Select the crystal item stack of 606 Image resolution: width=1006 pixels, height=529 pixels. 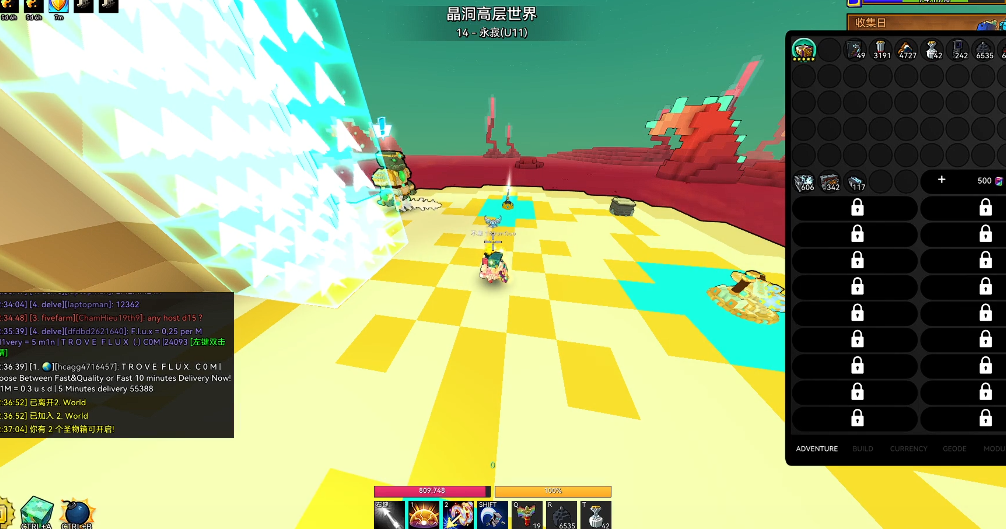[x=804, y=181]
